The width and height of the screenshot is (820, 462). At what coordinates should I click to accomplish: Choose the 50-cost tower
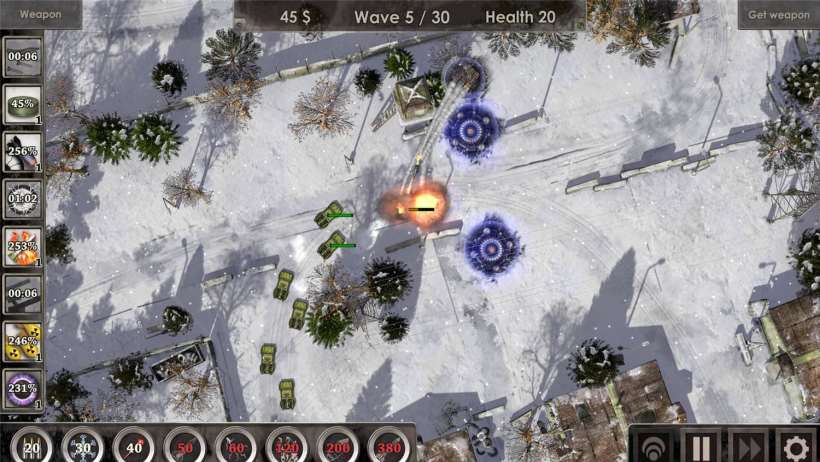point(185,446)
